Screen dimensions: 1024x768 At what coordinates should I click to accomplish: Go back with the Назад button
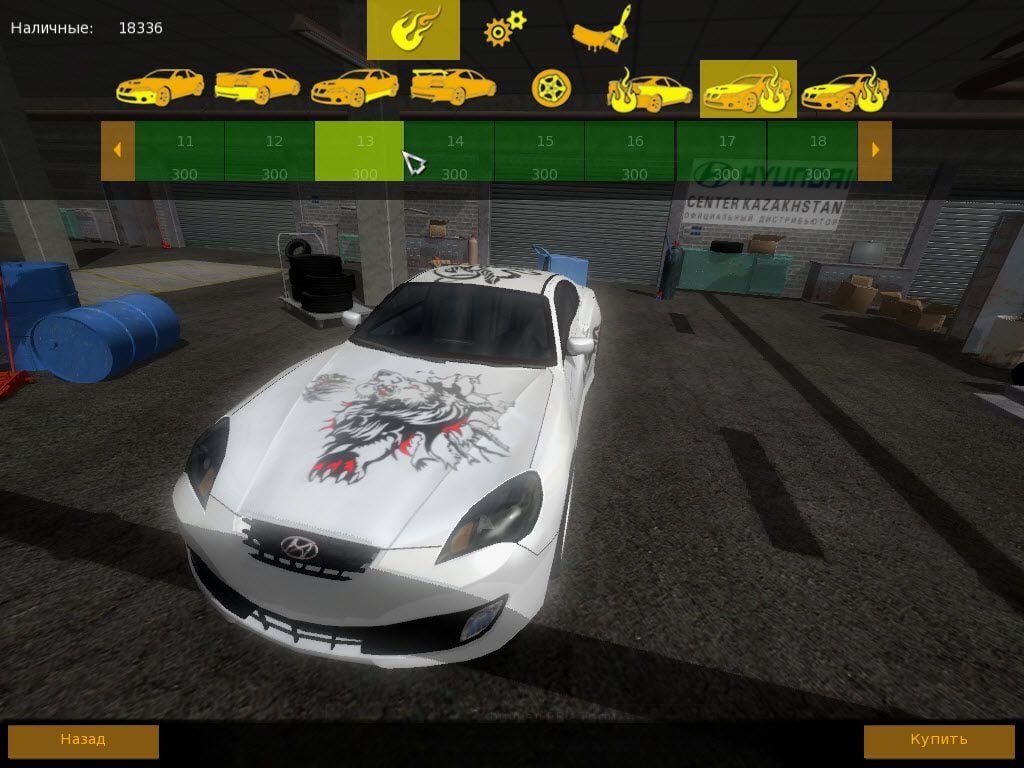point(83,741)
